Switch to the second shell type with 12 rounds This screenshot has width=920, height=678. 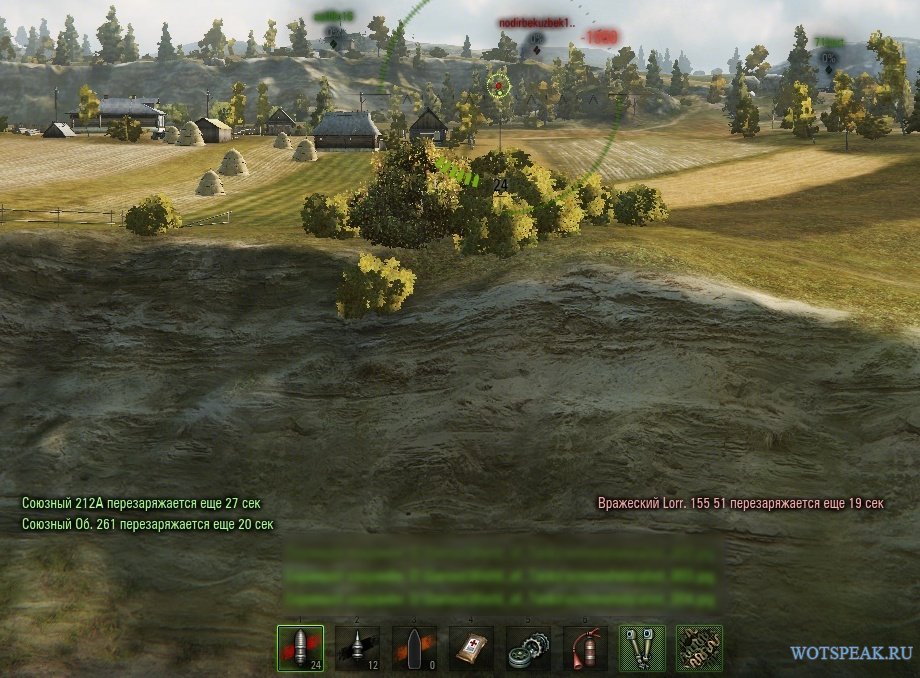point(357,647)
